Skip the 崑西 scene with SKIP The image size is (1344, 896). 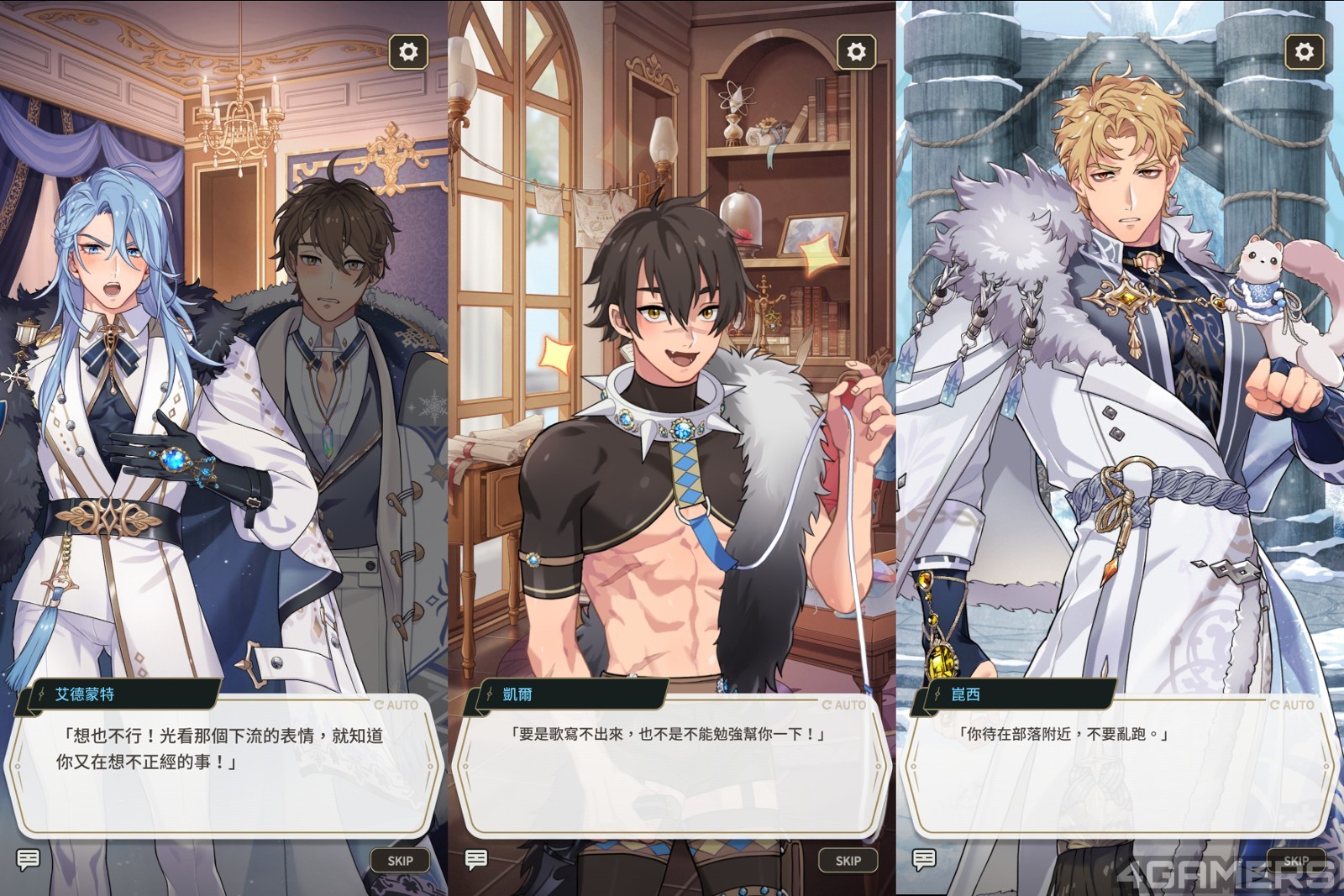(x=1295, y=860)
